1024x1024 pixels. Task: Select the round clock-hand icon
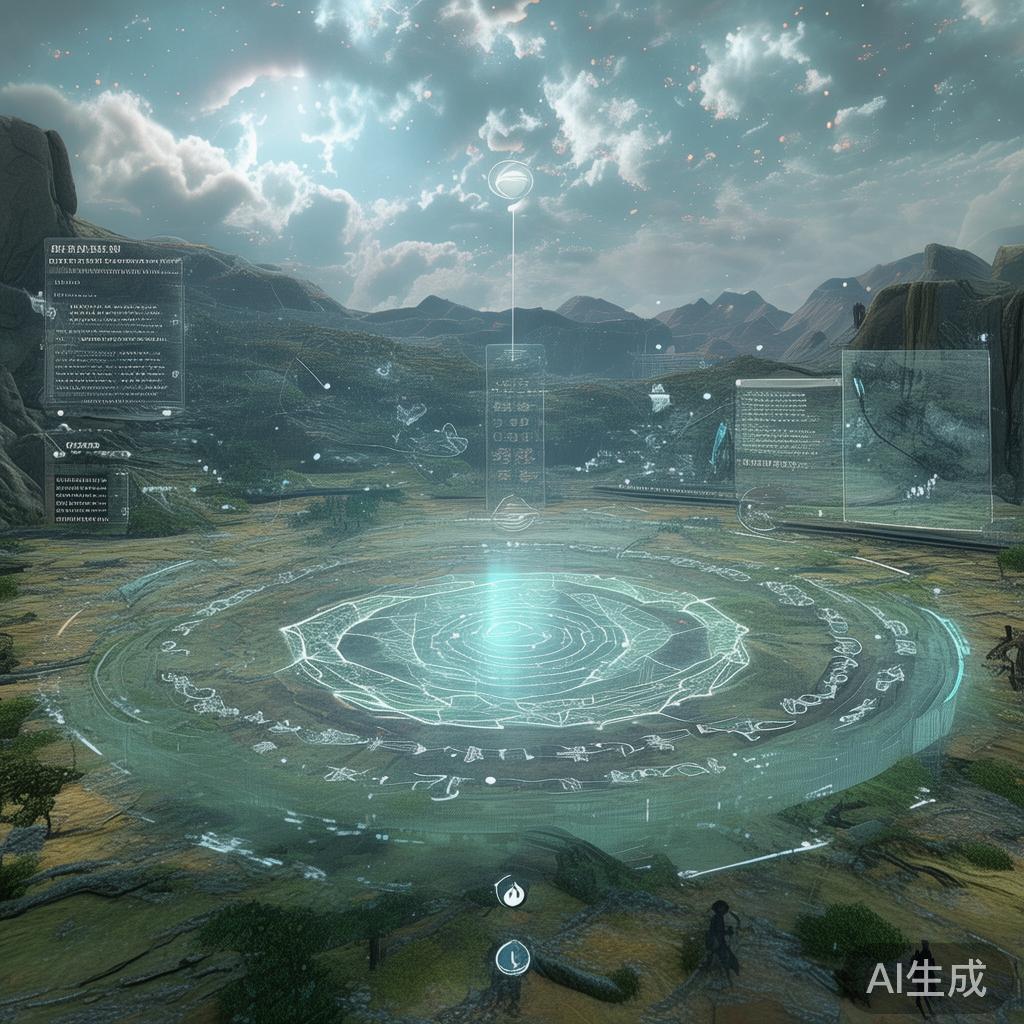pos(510,957)
